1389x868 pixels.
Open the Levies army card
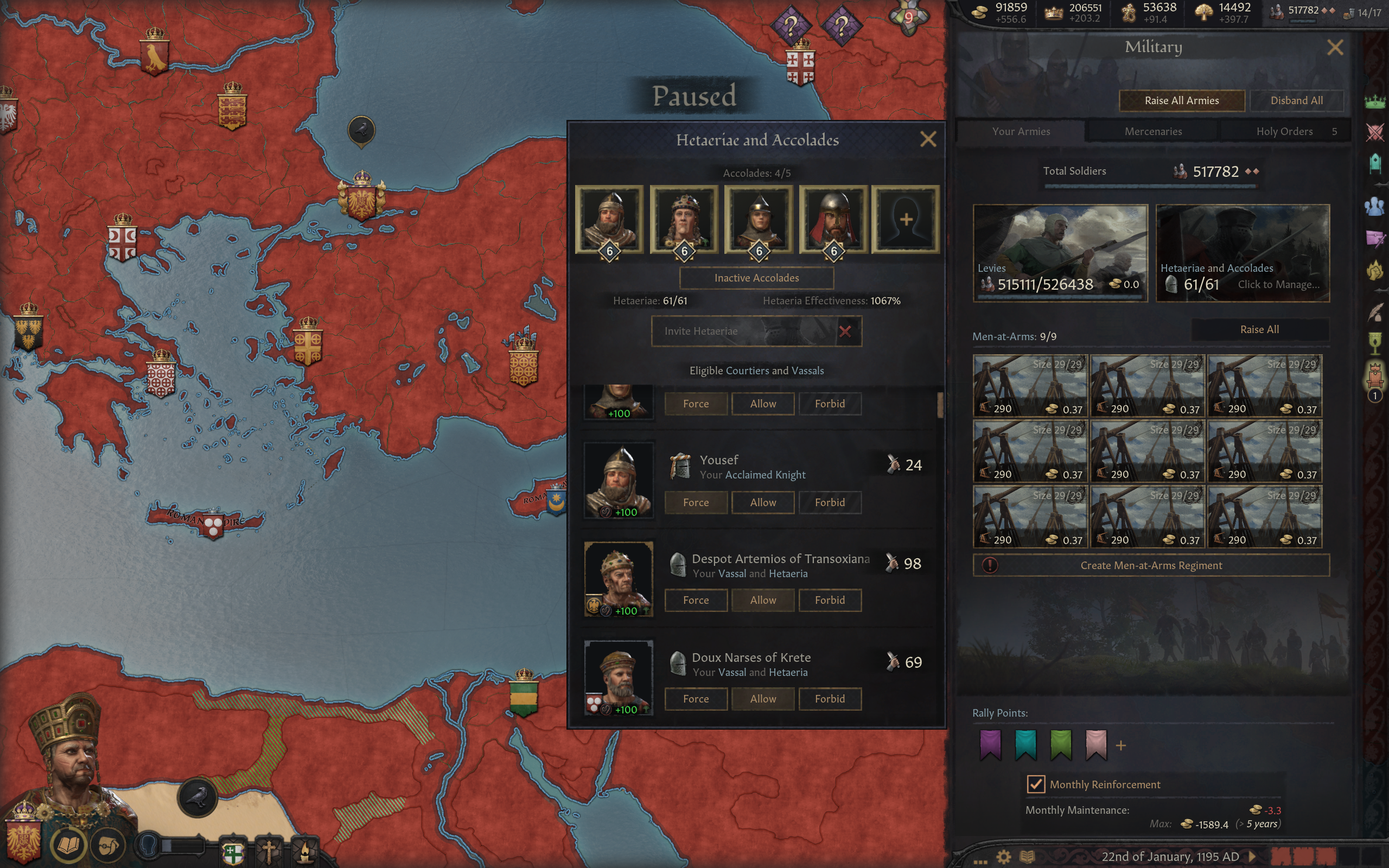click(x=1060, y=253)
